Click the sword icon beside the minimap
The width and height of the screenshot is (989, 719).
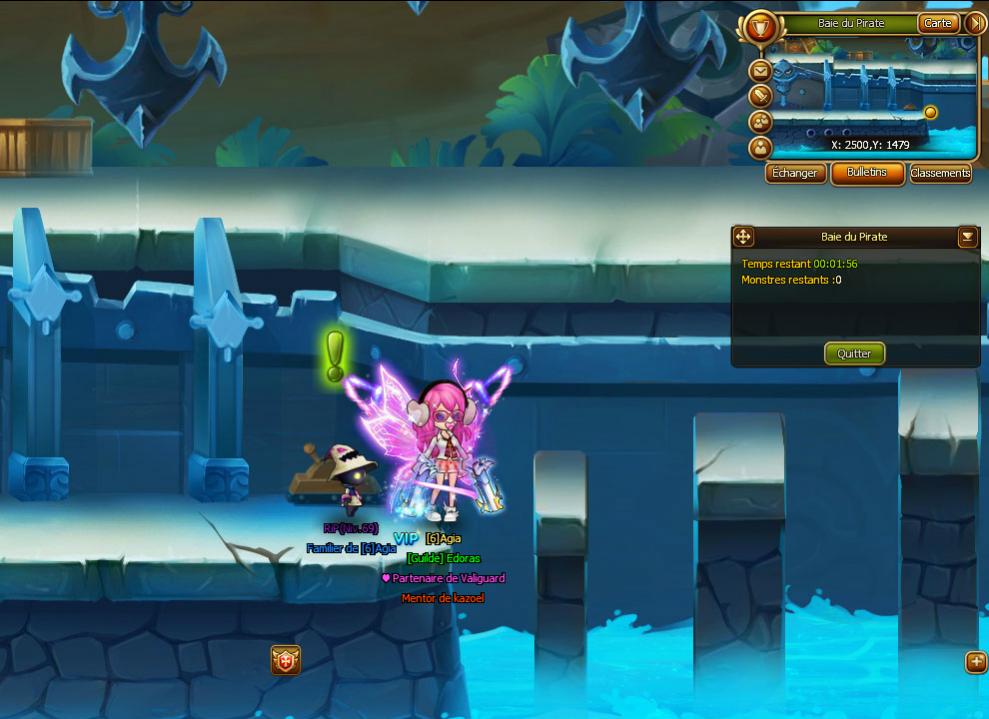coord(761,96)
